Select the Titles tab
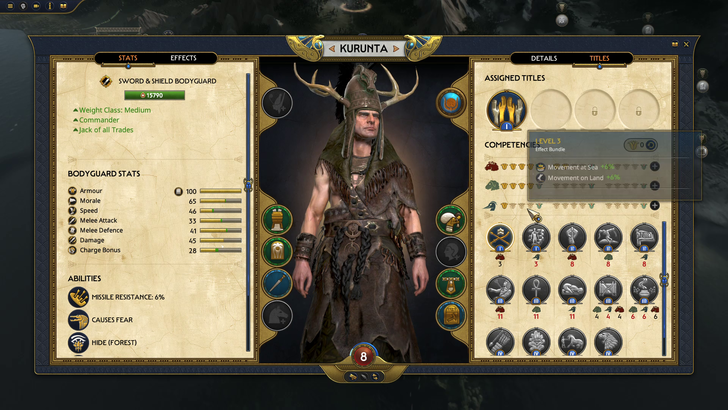The image size is (728, 410). [x=599, y=59]
